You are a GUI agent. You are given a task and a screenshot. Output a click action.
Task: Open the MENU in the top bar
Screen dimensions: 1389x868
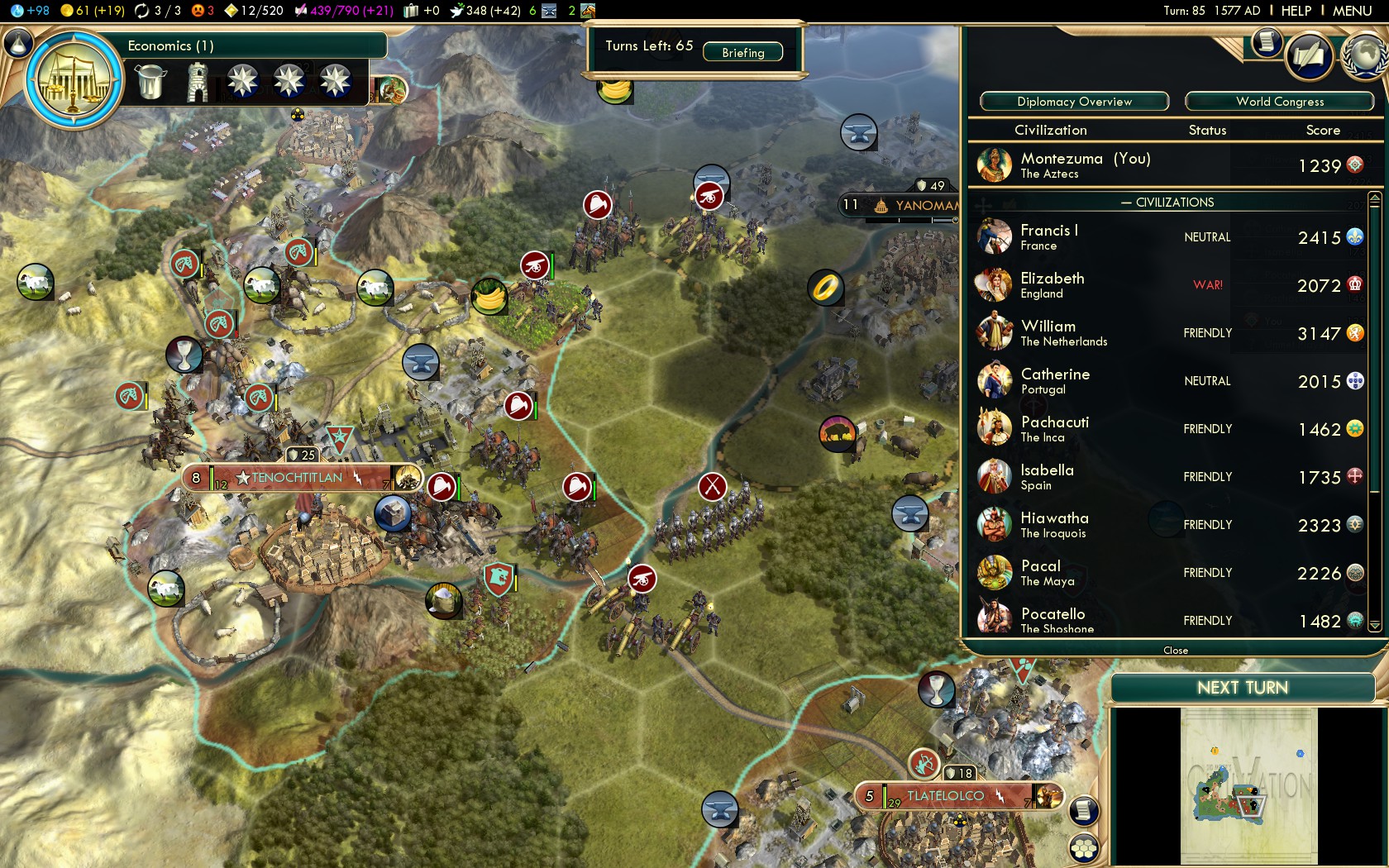(x=1352, y=11)
